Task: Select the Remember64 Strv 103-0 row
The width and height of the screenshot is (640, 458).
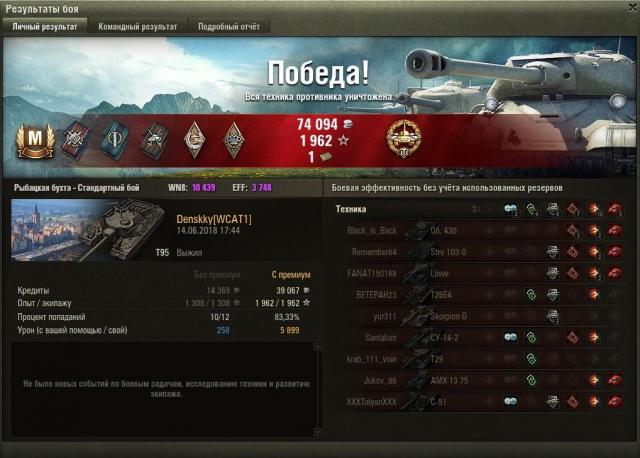Action: 480,252
